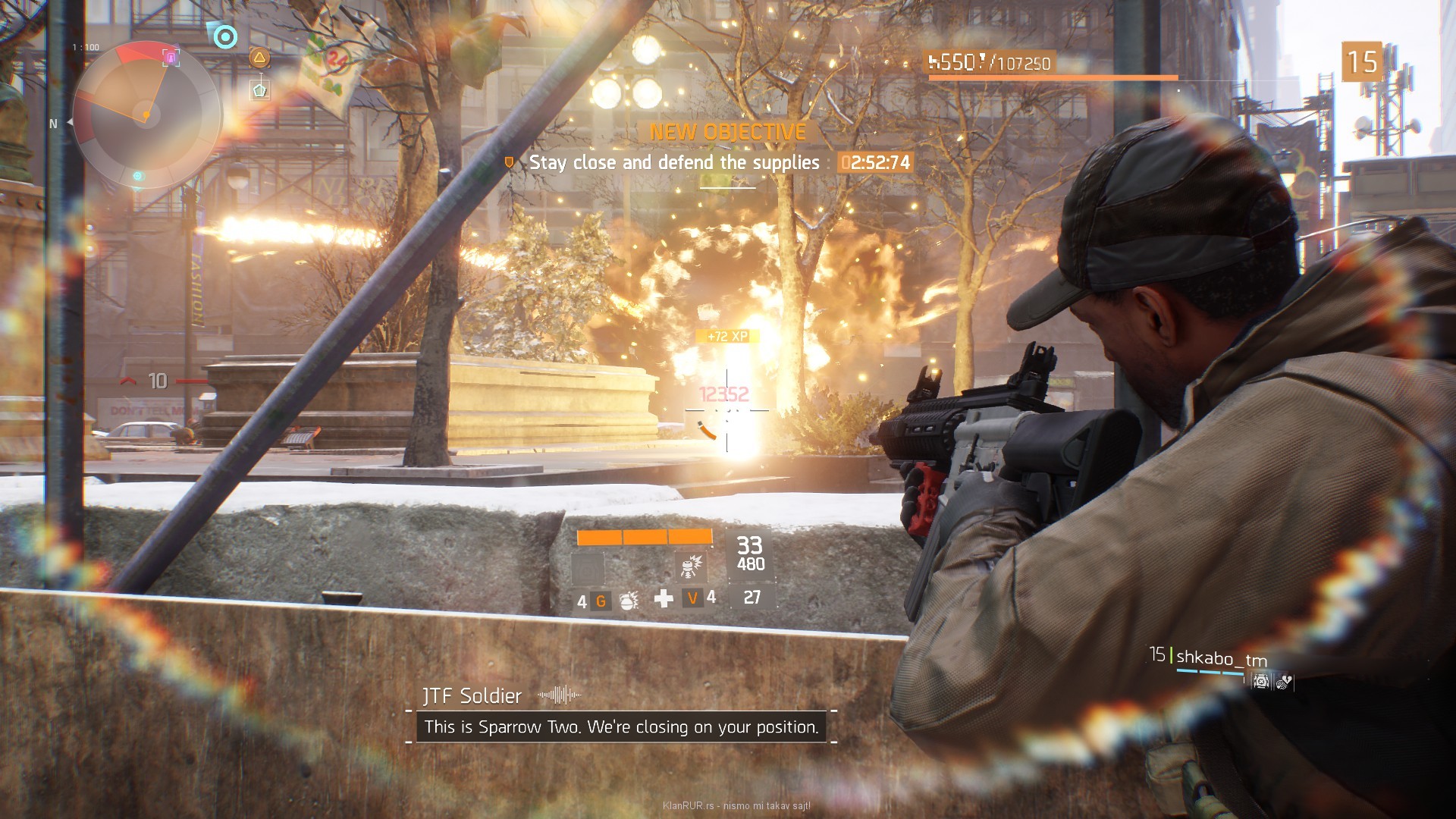Open the circular minimap radar
1456x819 pixels.
(146, 115)
